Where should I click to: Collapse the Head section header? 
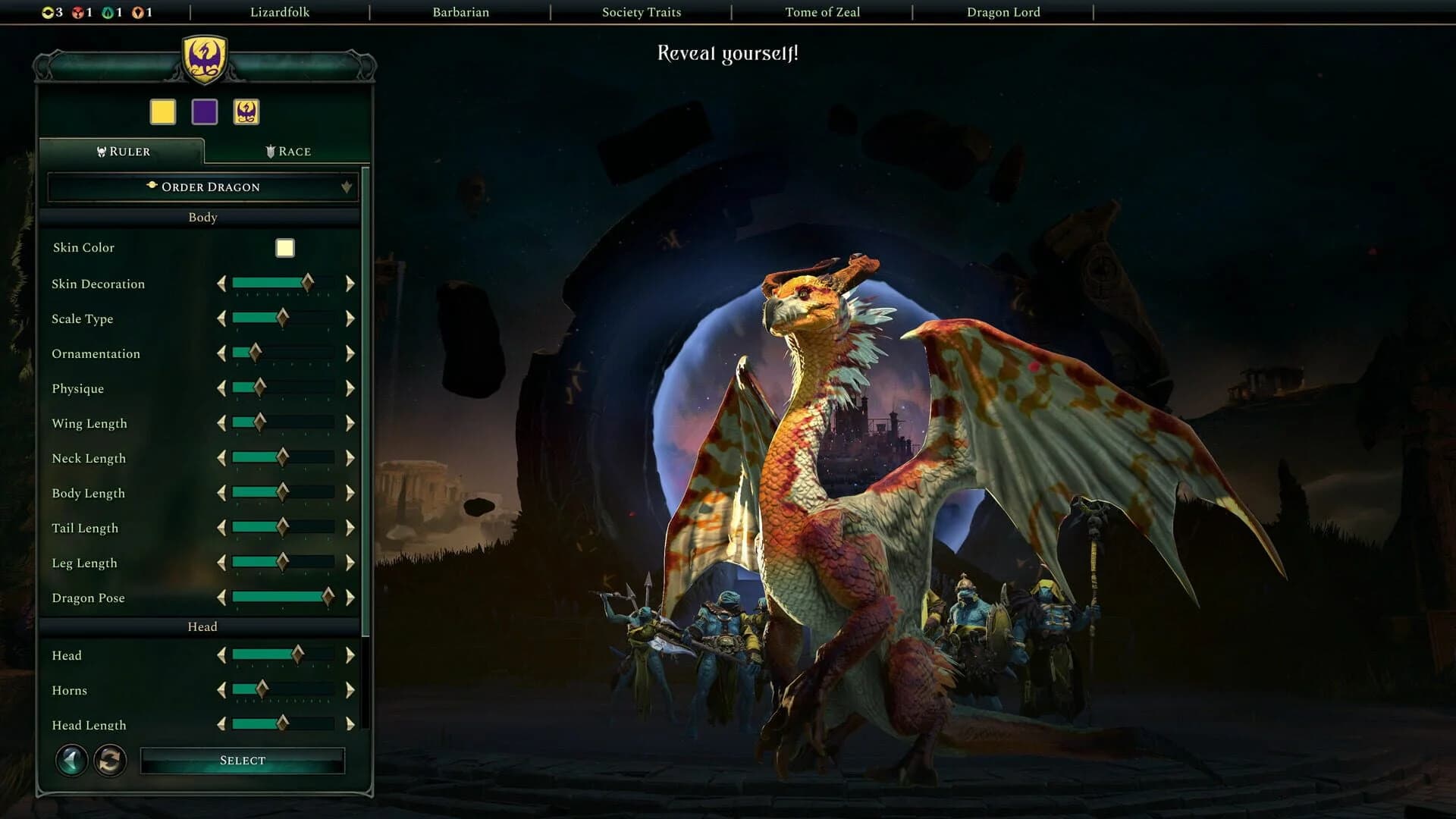[202, 626]
